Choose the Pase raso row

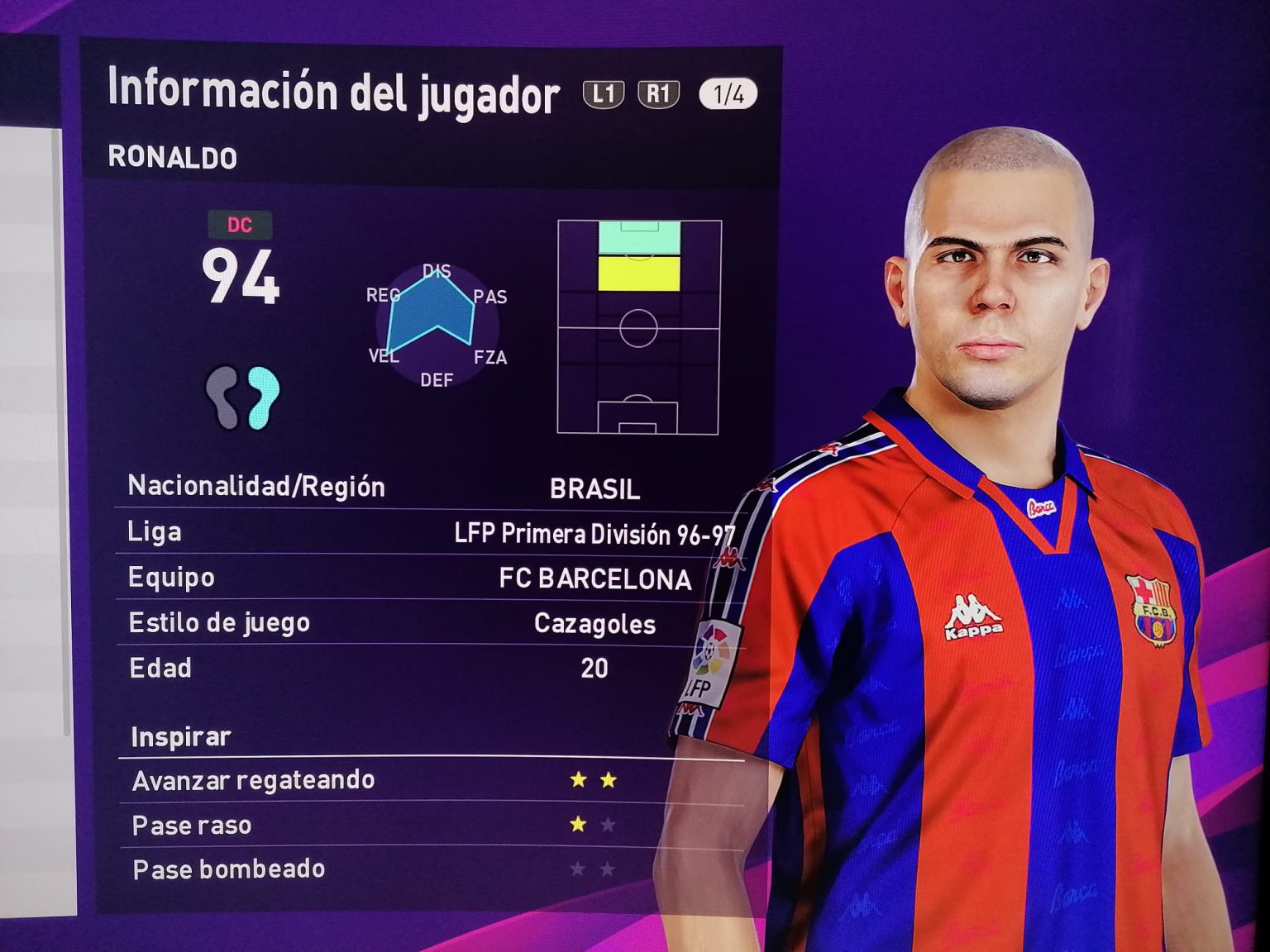[x=430, y=825]
